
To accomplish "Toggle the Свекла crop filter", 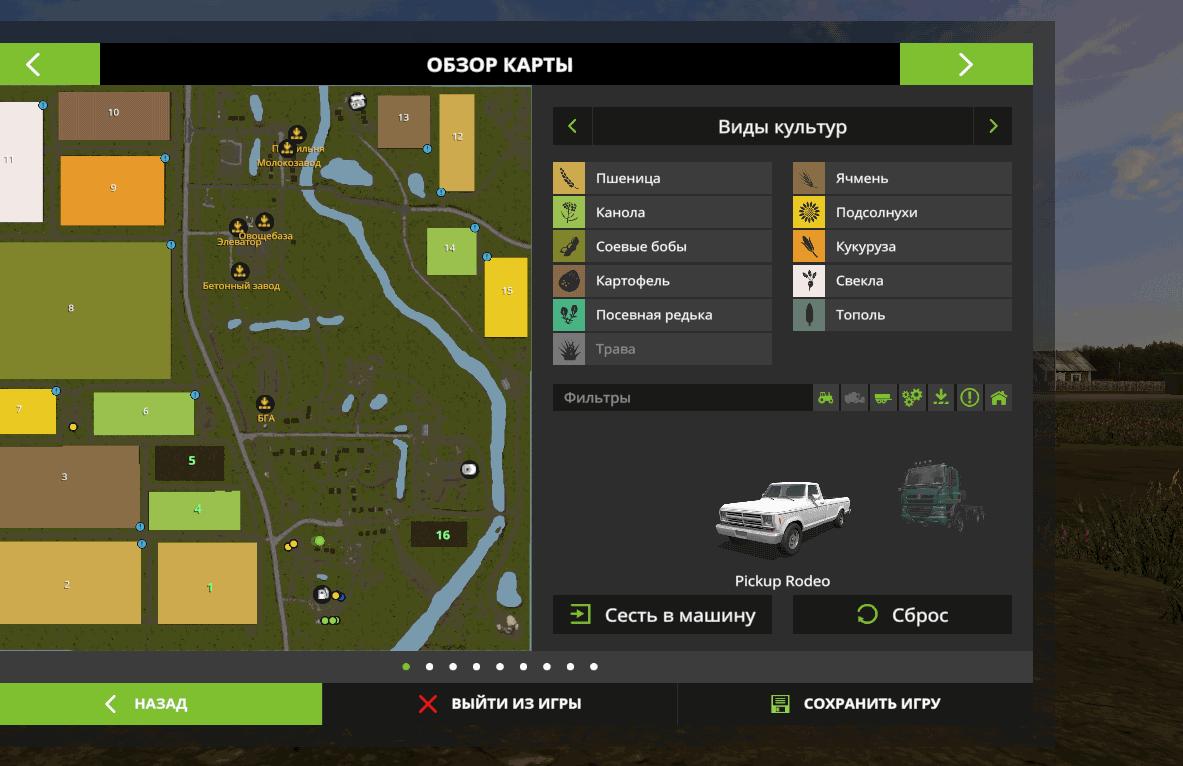I will (x=902, y=281).
